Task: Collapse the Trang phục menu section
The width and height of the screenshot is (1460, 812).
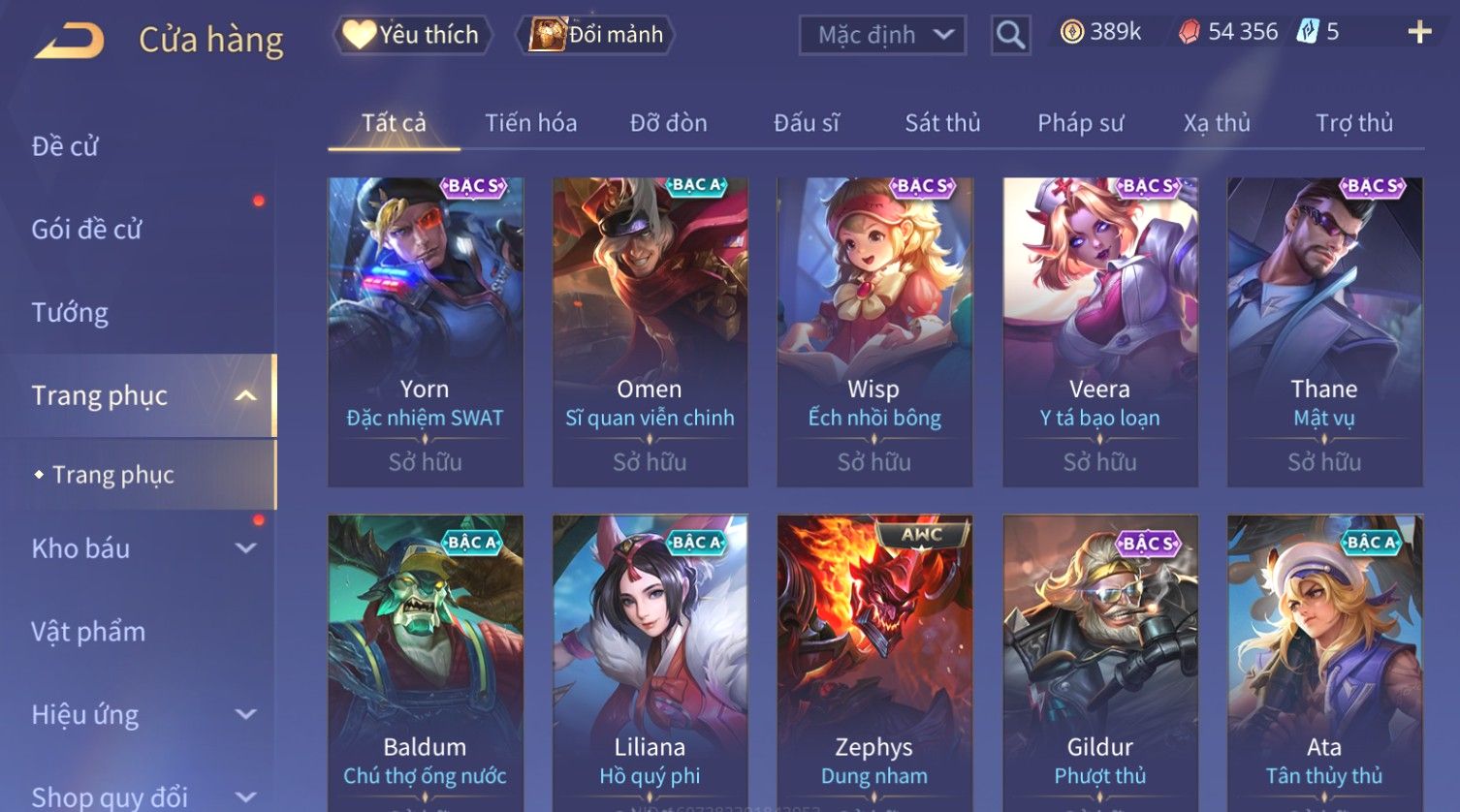Action: (246, 395)
